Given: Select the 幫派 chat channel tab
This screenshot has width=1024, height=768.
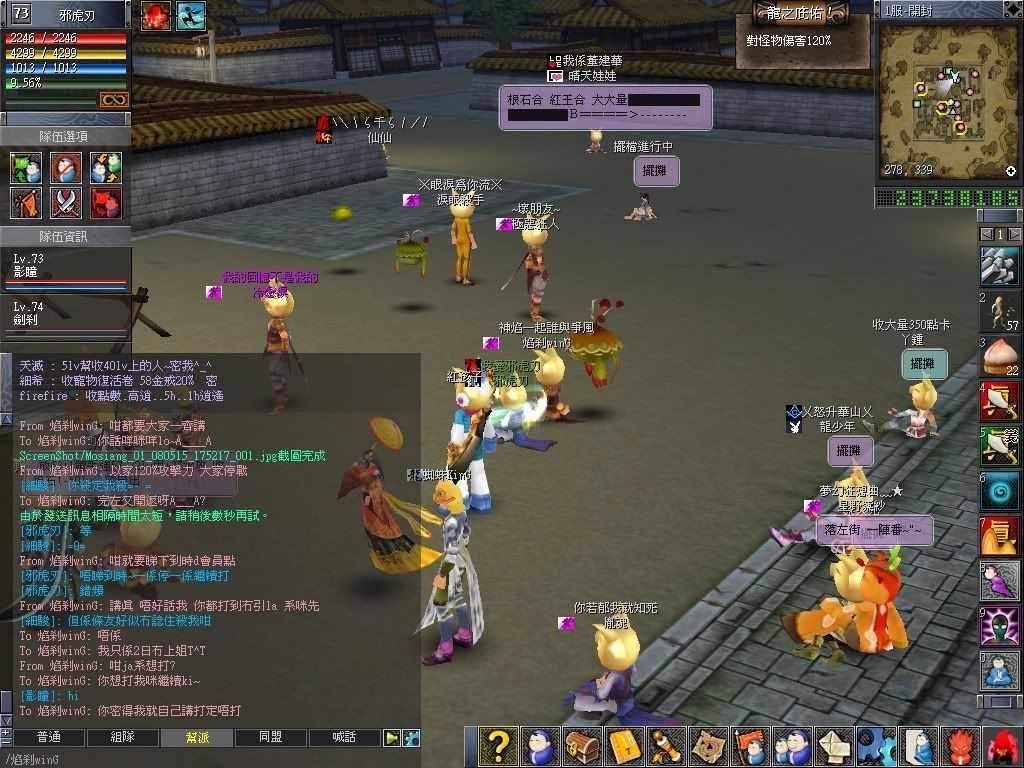Looking at the screenshot, I should click(x=197, y=737).
